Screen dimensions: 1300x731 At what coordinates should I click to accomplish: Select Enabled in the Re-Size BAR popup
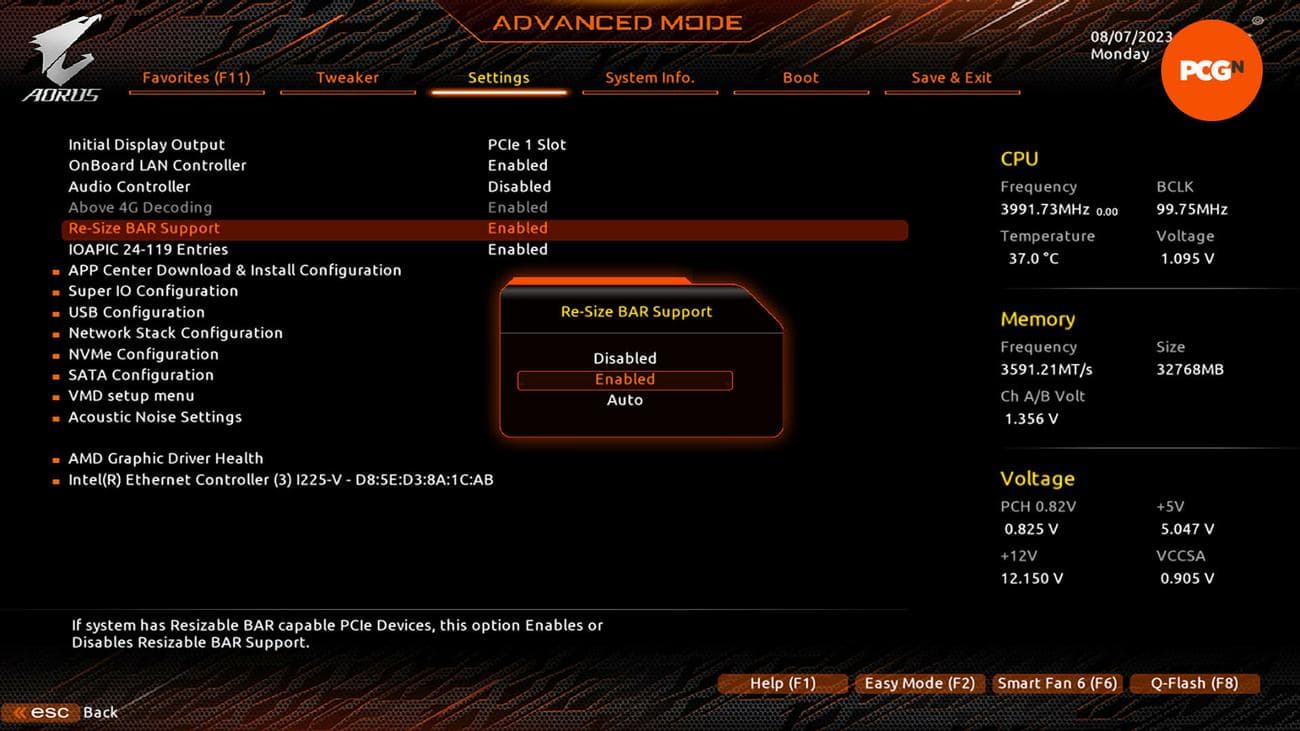pyautogui.click(x=625, y=380)
